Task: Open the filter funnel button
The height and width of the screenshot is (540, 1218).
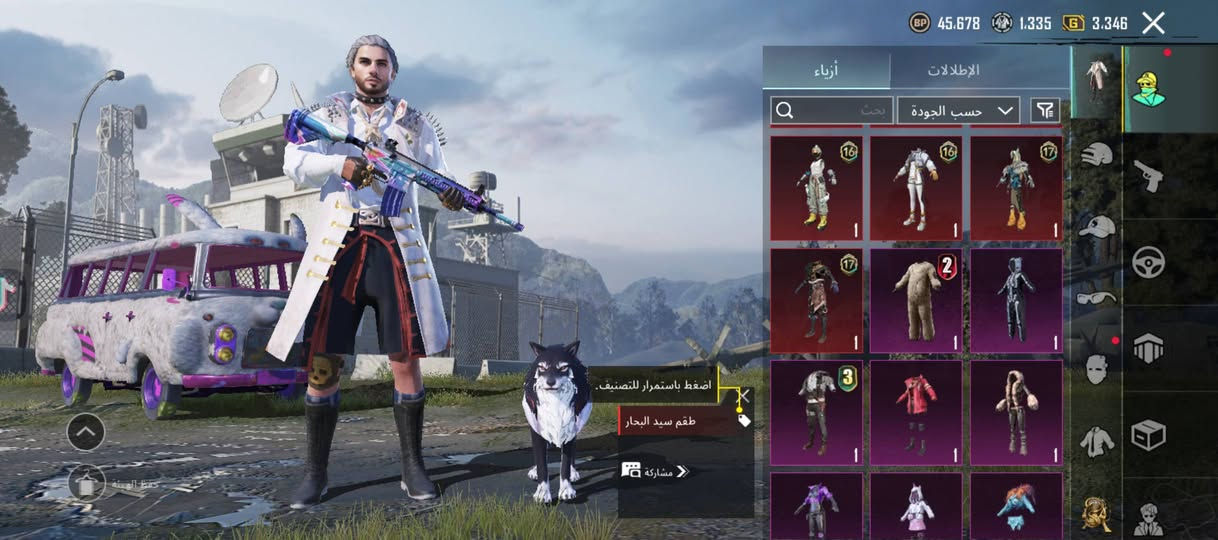Action: pyautogui.click(x=1045, y=110)
